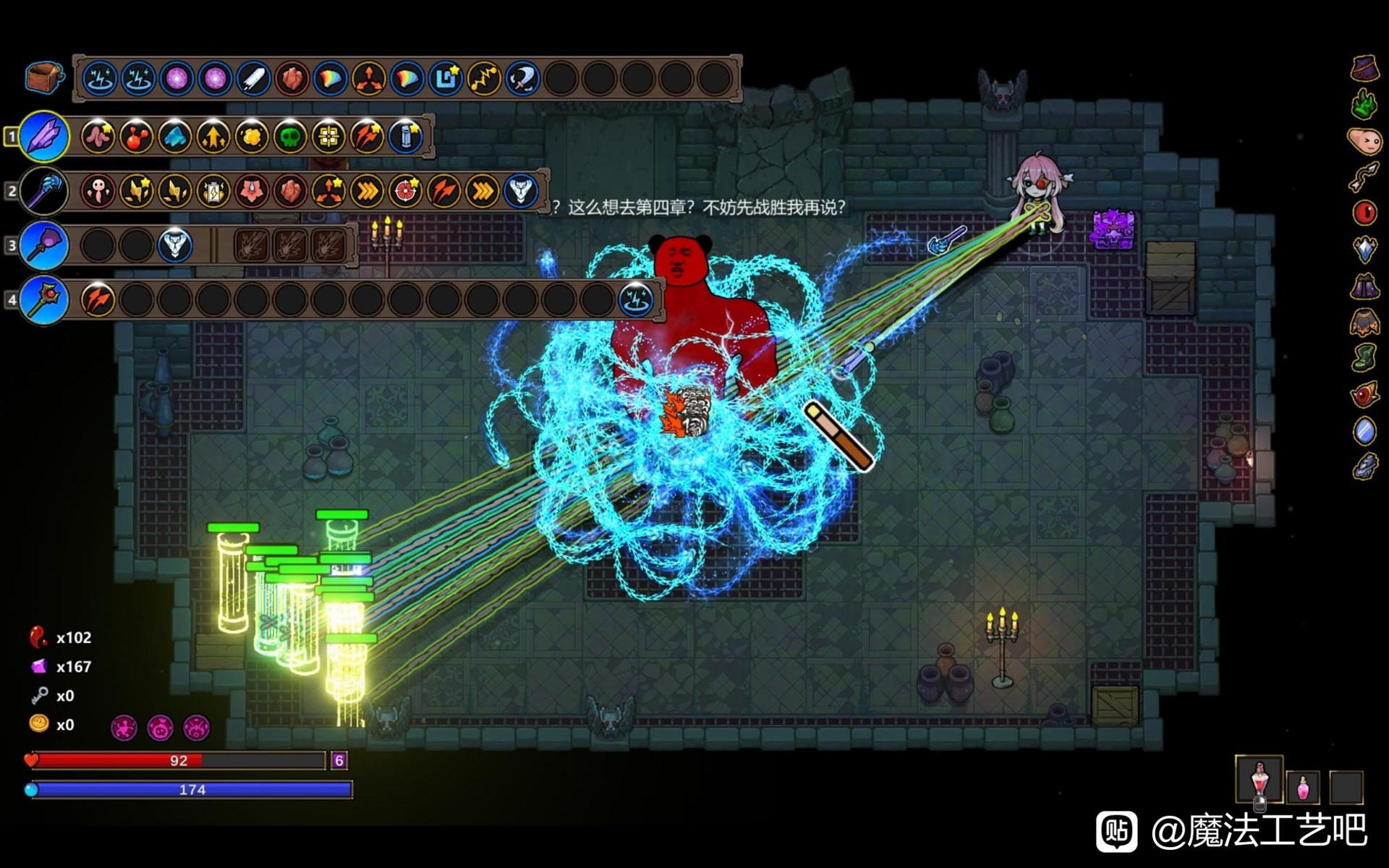This screenshot has width=1389, height=868.
Task: Pick the battery charge spell on wand 2
Action: 213,191
